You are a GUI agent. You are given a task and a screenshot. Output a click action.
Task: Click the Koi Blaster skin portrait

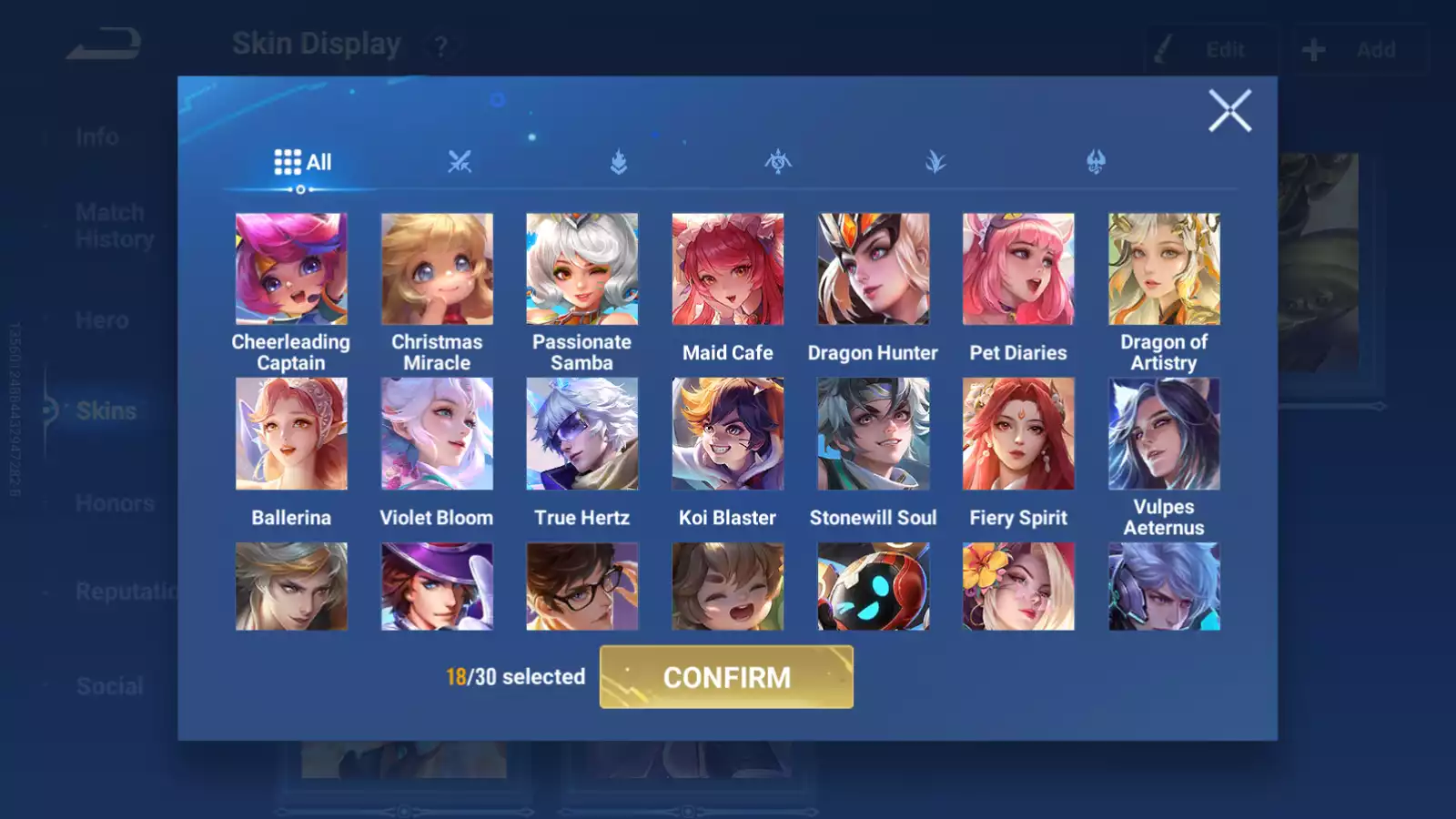(x=728, y=434)
